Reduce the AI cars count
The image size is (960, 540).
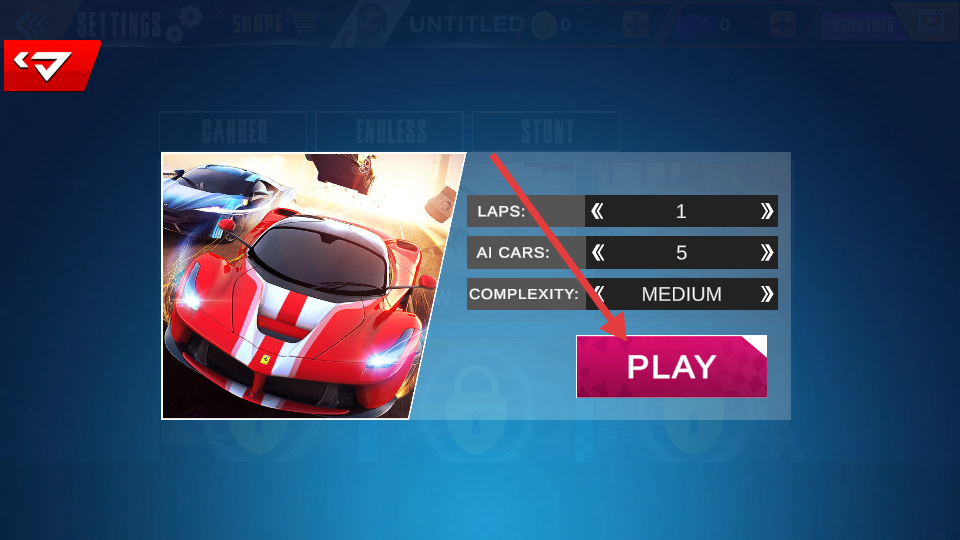598,252
